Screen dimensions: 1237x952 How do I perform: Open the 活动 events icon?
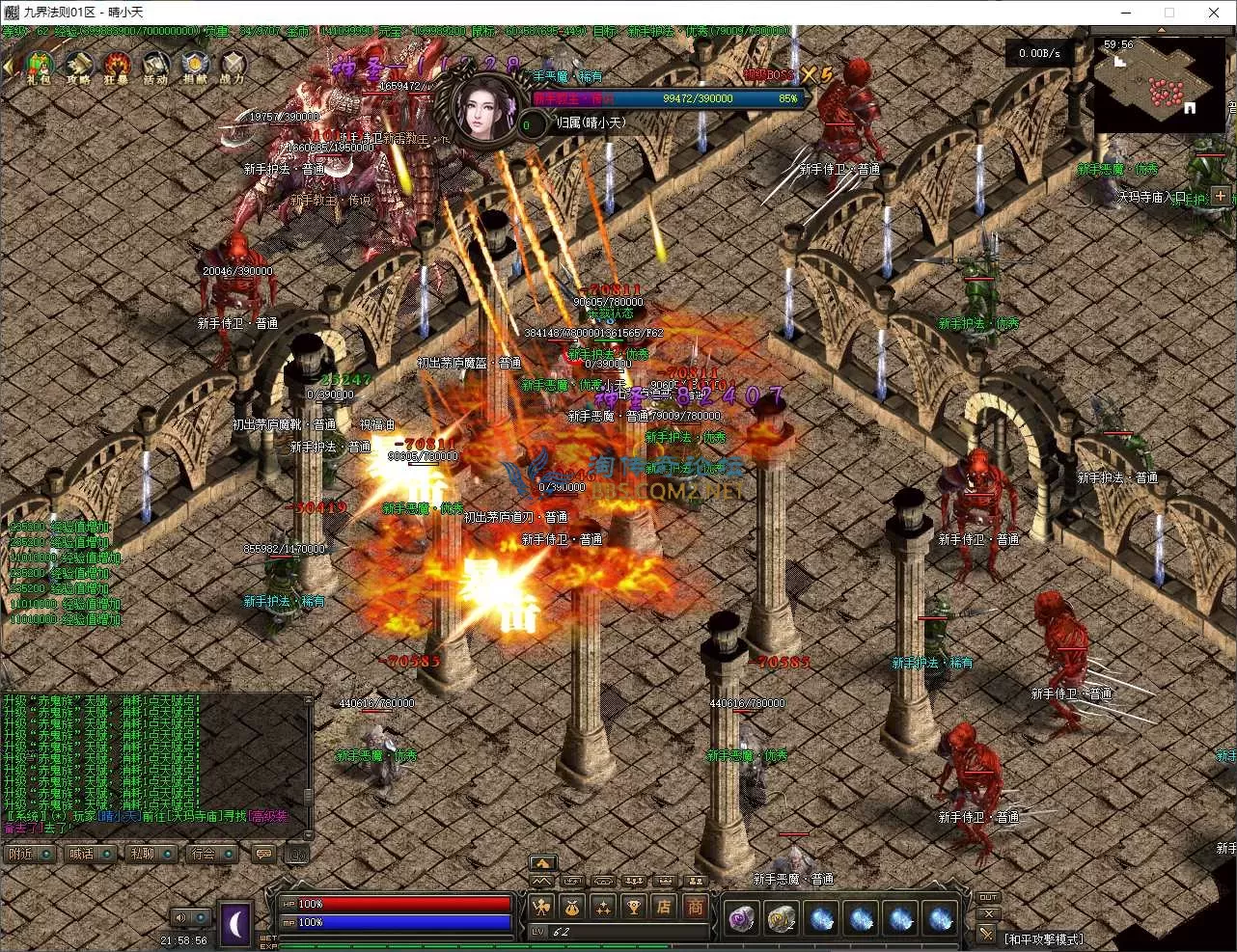tap(155, 68)
